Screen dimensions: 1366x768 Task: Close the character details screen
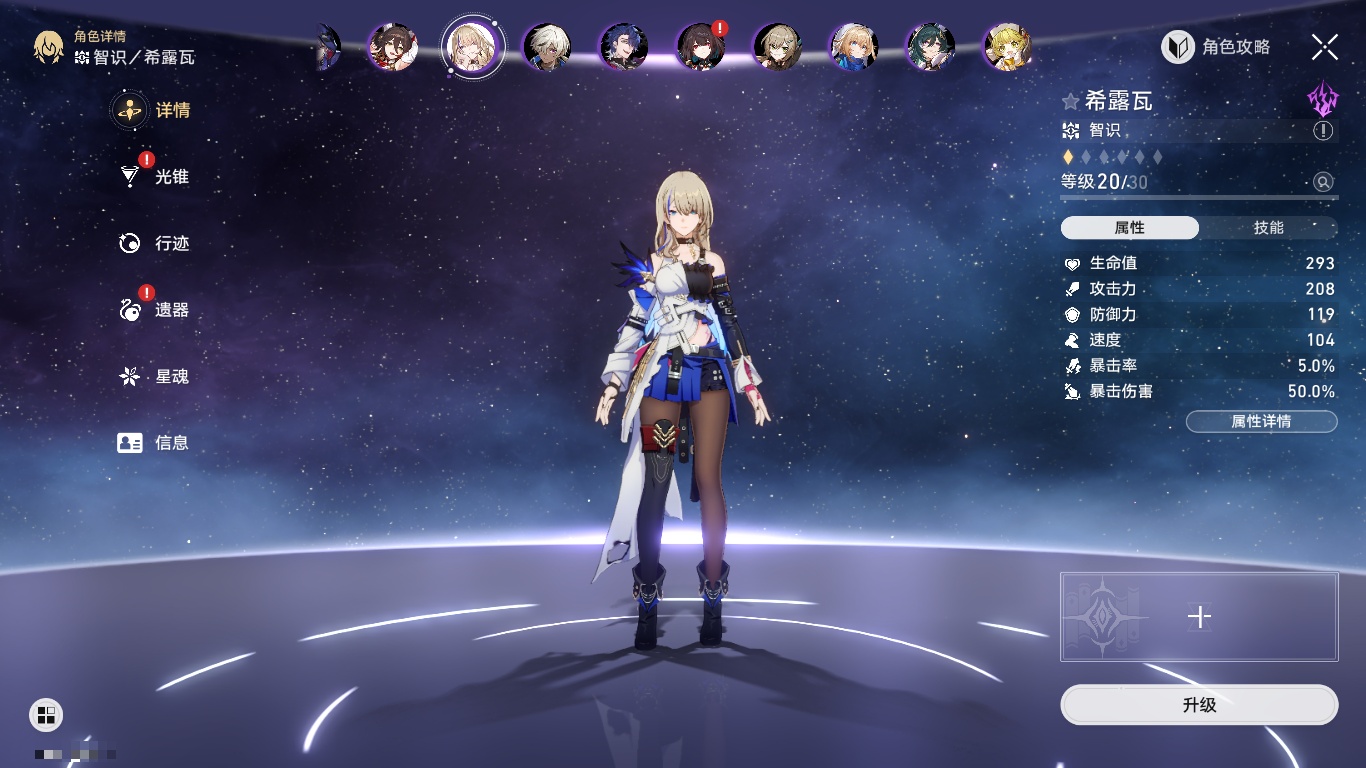click(1324, 47)
